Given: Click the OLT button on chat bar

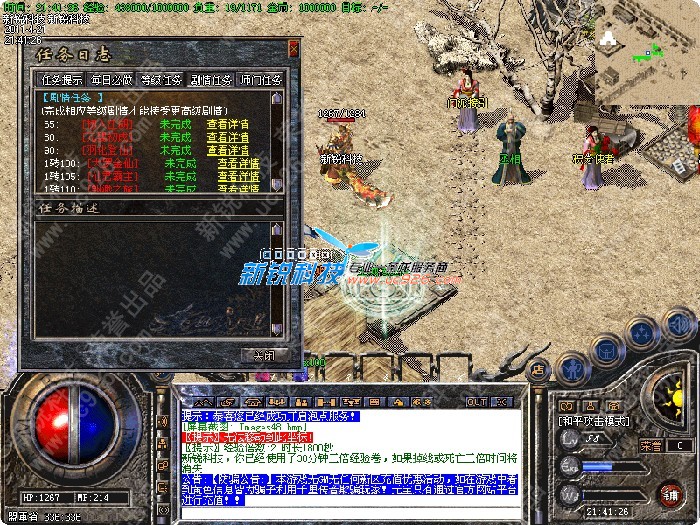Looking at the screenshot, I should pyautogui.click(x=476, y=401).
